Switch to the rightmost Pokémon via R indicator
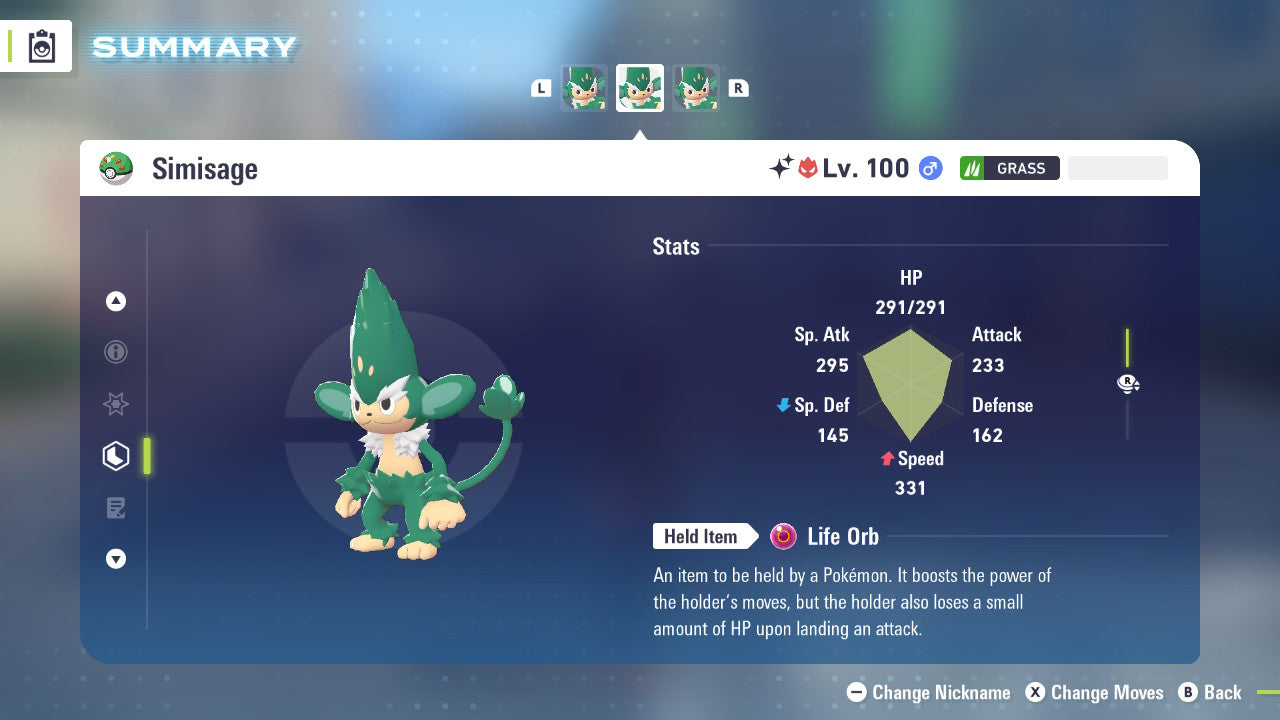Viewport: 1280px width, 720px height. point(738,88)
